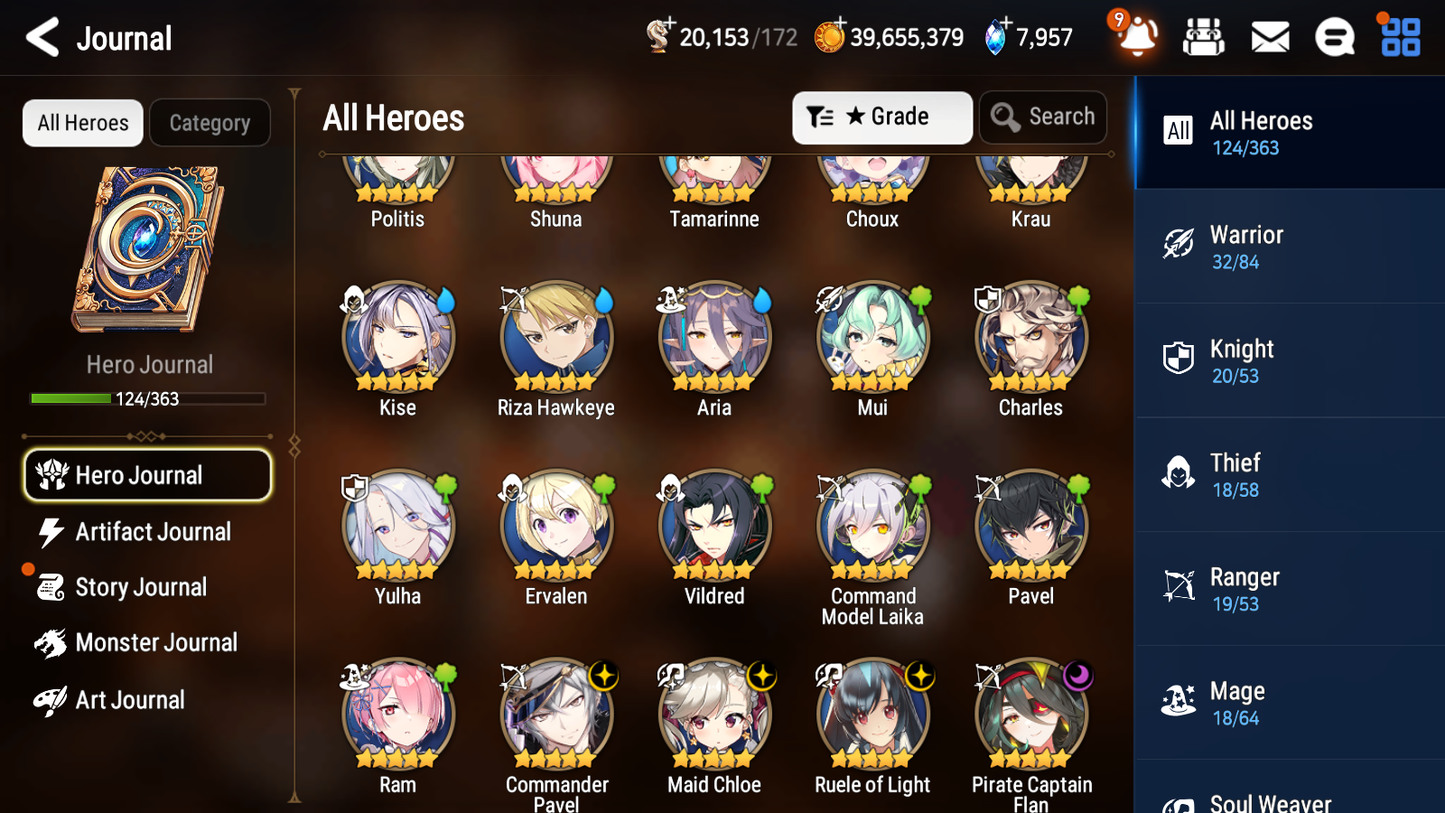Select the All Heroes filter toggle

tap(82, 122)
